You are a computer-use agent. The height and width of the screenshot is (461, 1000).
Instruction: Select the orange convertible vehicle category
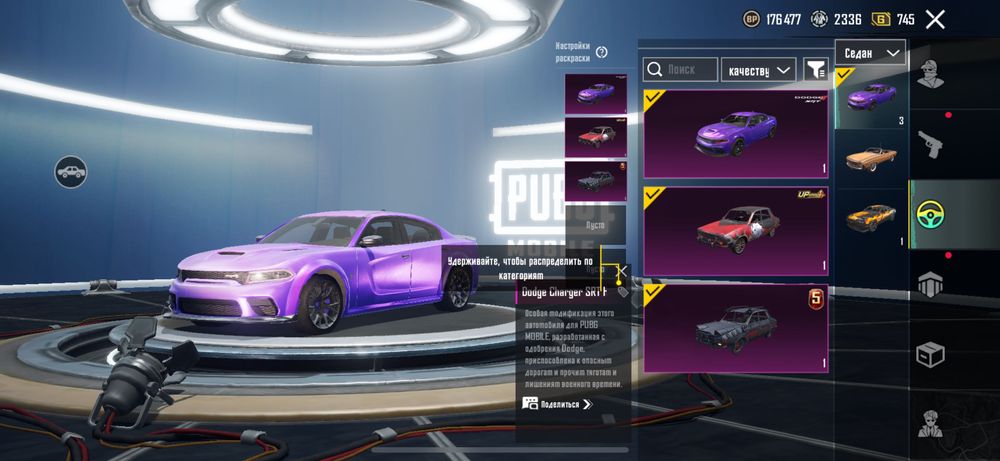tap(871, 157)
